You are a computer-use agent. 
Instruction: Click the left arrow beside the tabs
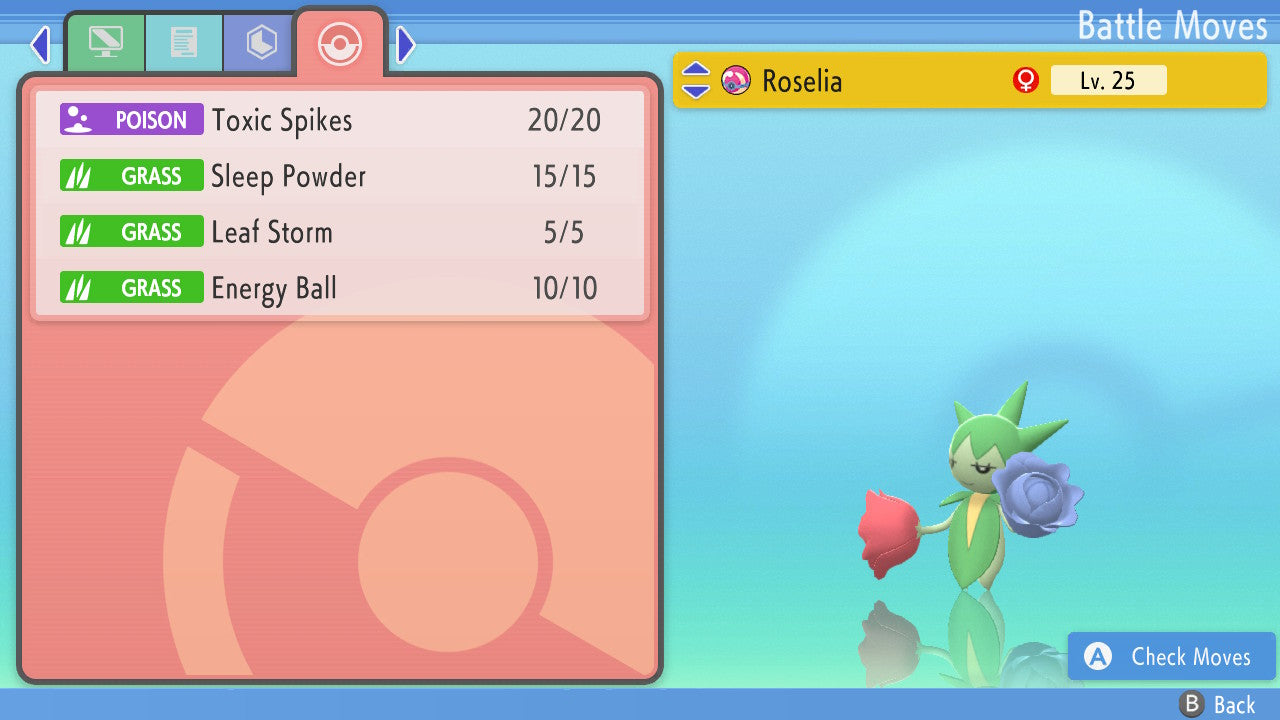point(40,44)
